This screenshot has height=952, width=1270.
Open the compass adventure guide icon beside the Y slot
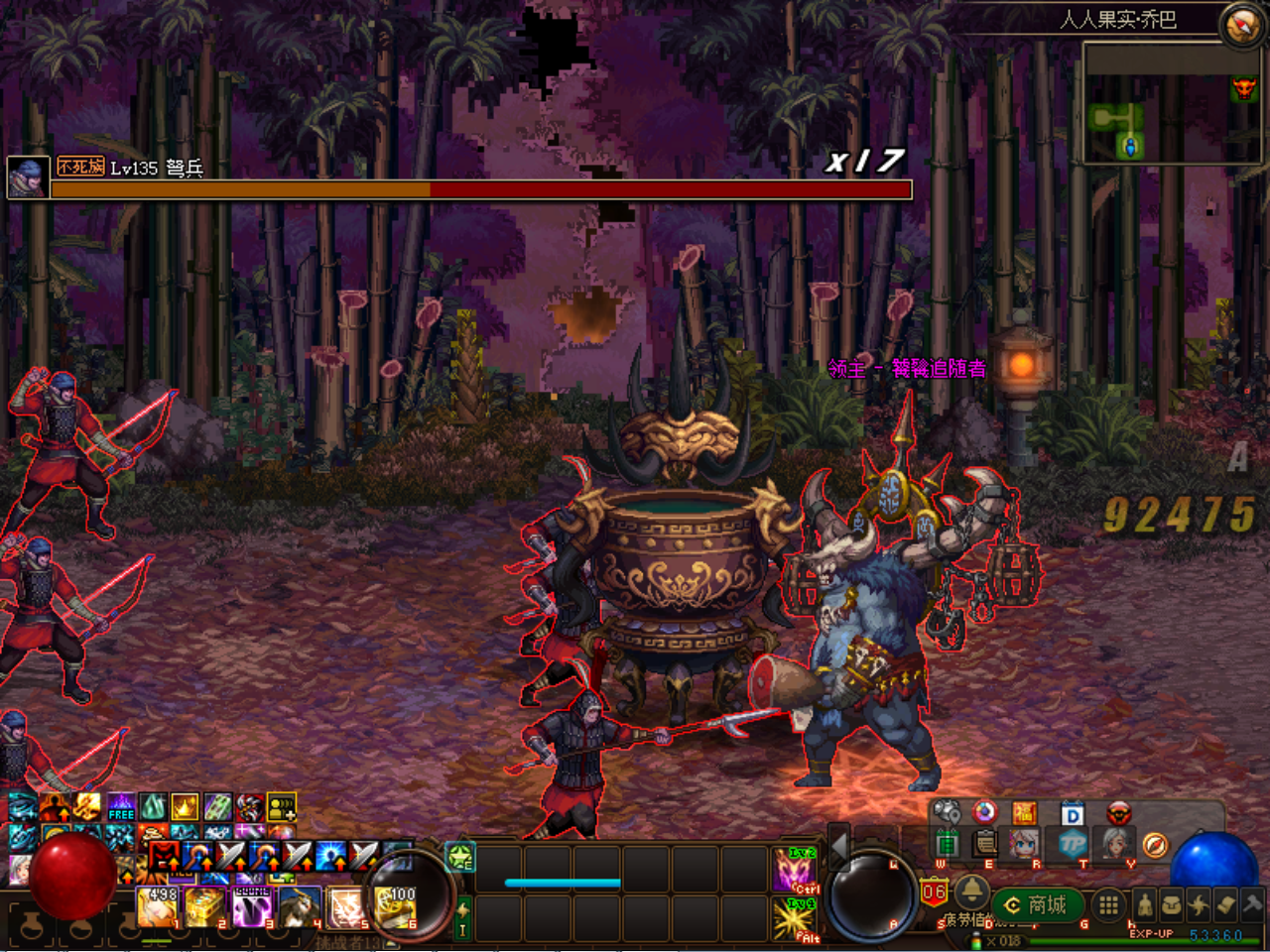1154,844
